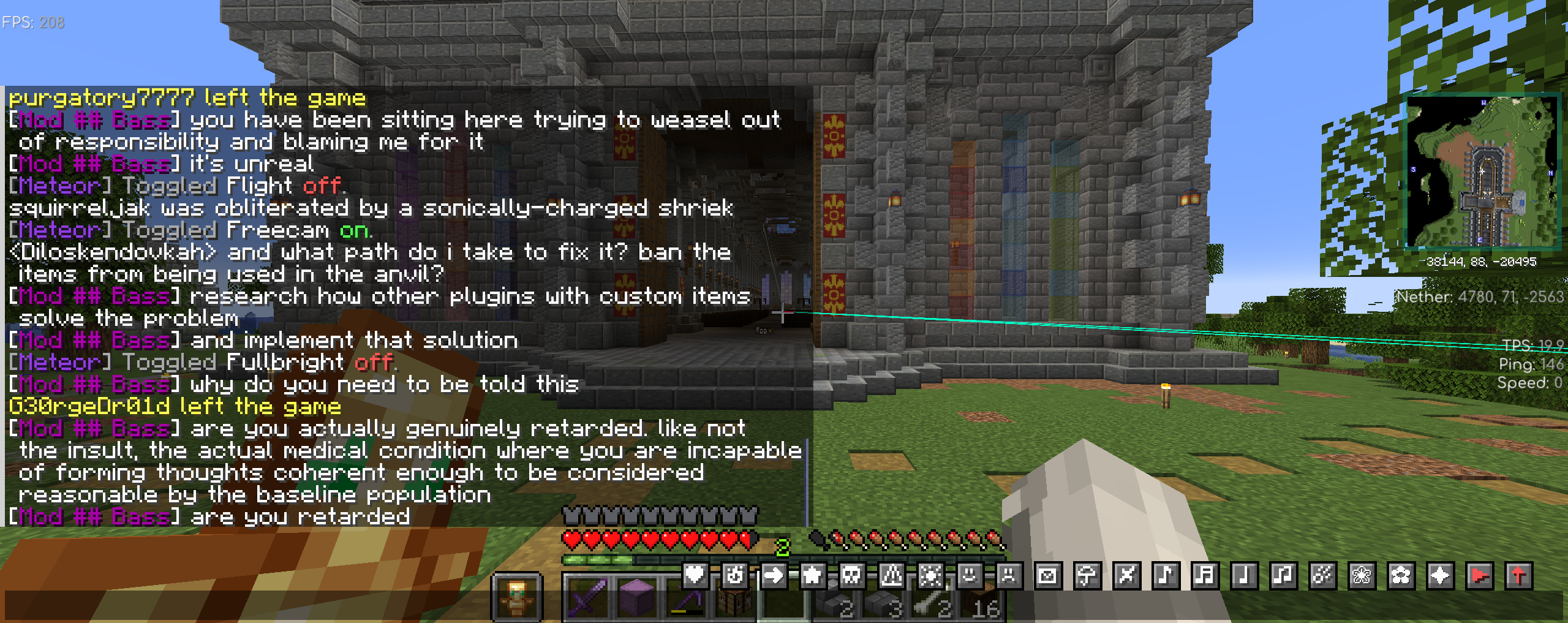Choose the quarter note music symbol
Image resolution: width=1568 pixels, height=623 pixels.
1244,575
